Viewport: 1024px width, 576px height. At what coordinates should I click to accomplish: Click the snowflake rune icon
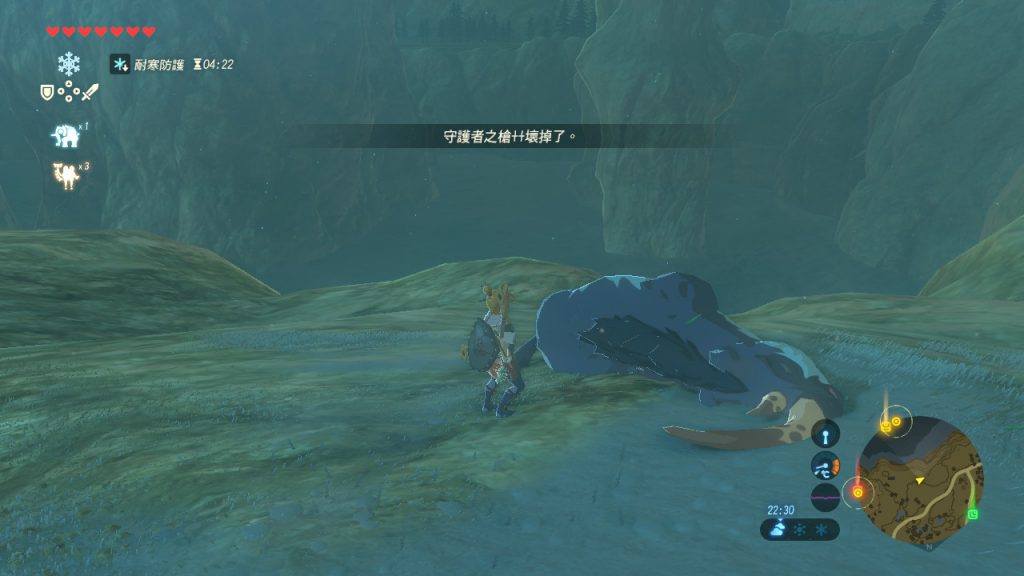[x=68, y=65]
